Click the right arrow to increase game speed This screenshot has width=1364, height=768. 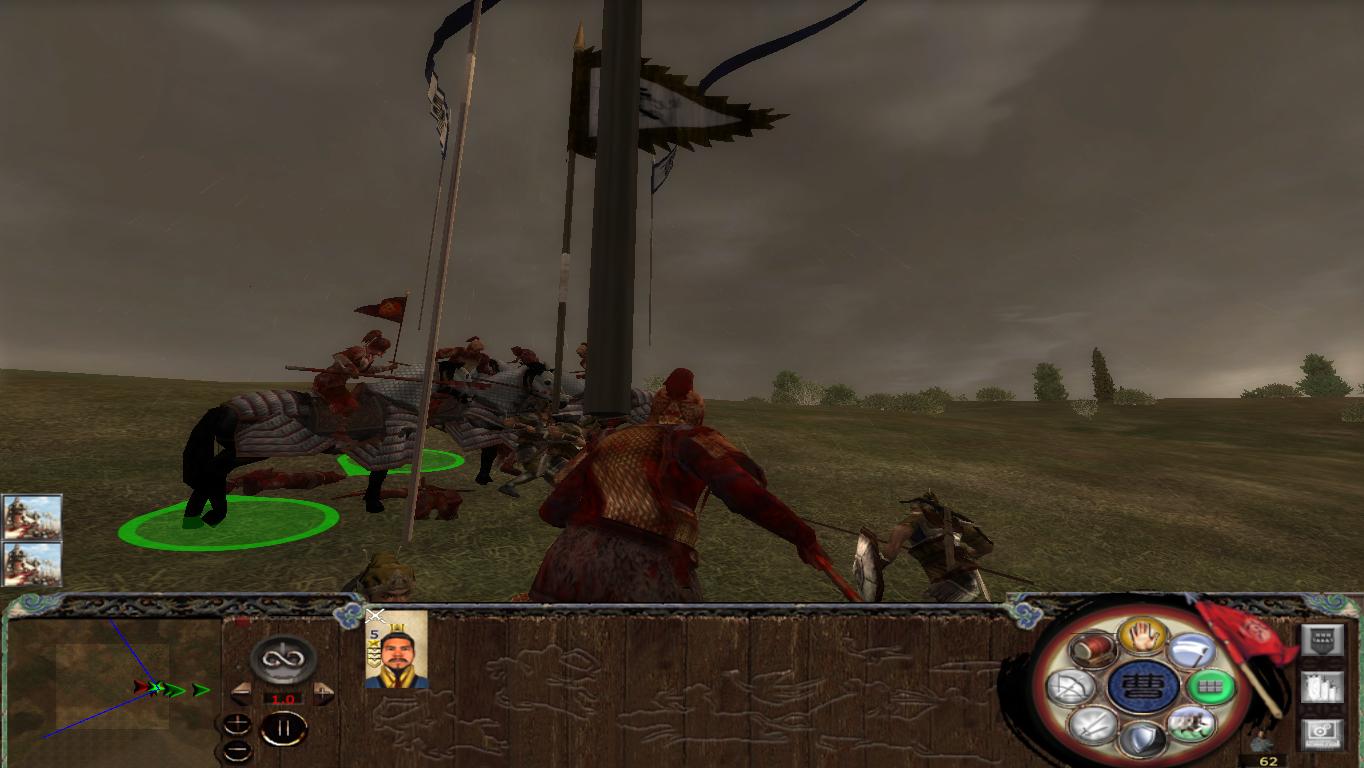(324, 694)
